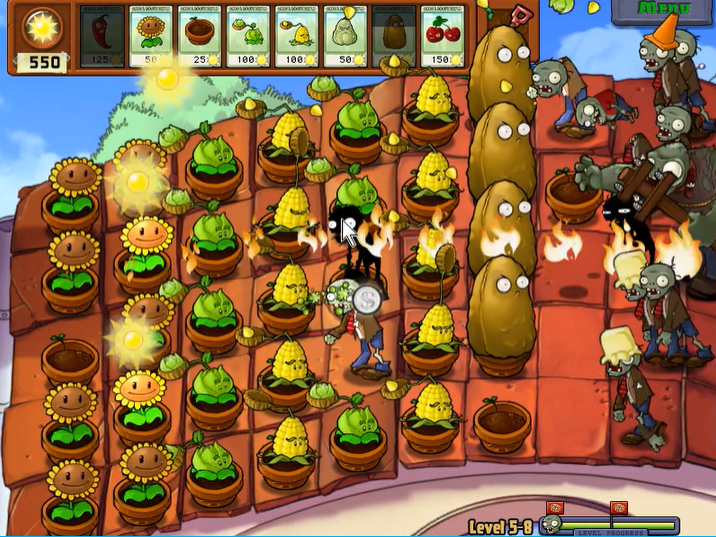Pick the Sunflower seed packet
Image resolution: width=716 pixels, height=537 pixels.
pyautogui.click(x=150, y=37)
